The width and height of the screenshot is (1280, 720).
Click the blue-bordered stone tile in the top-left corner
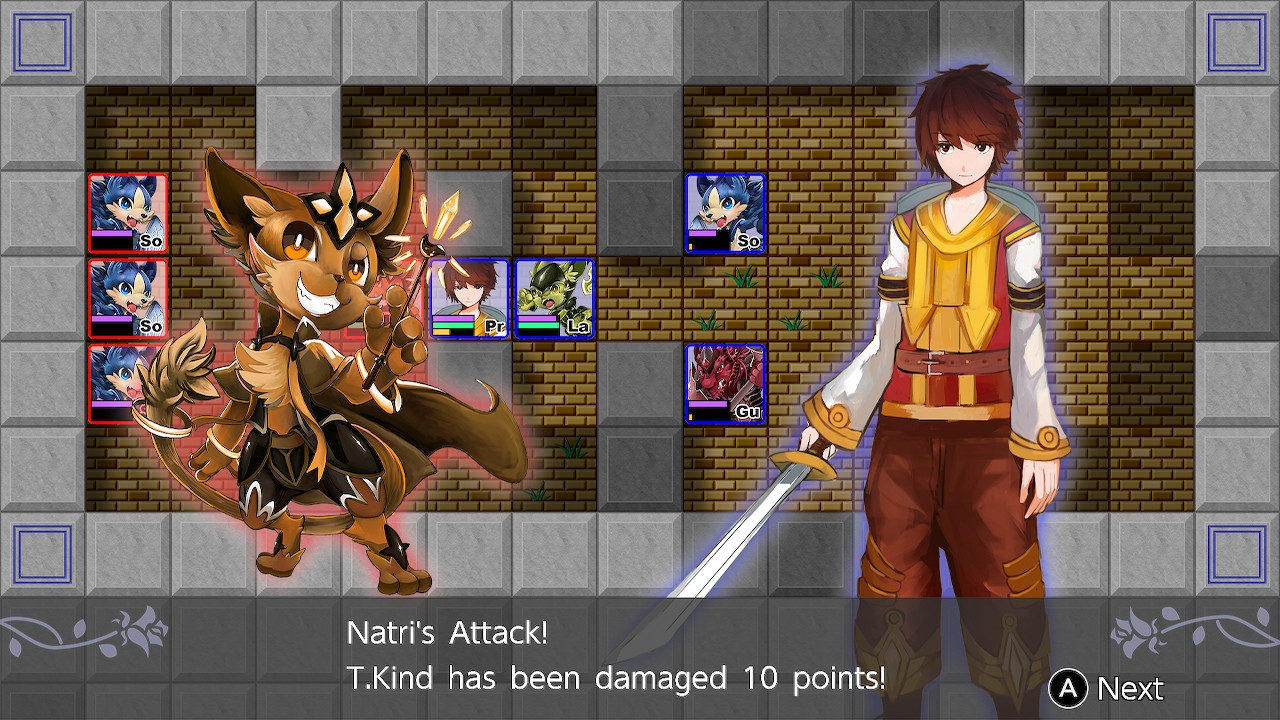coord(40,40)
